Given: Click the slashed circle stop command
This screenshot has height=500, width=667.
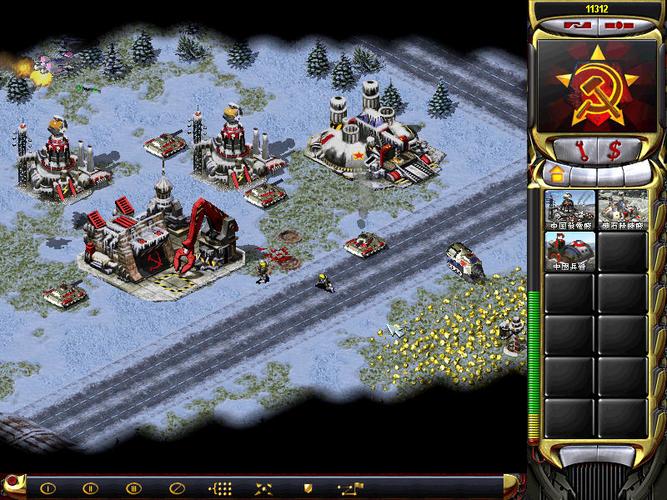Looking at the screenshot, I should (x=174, y=488).
